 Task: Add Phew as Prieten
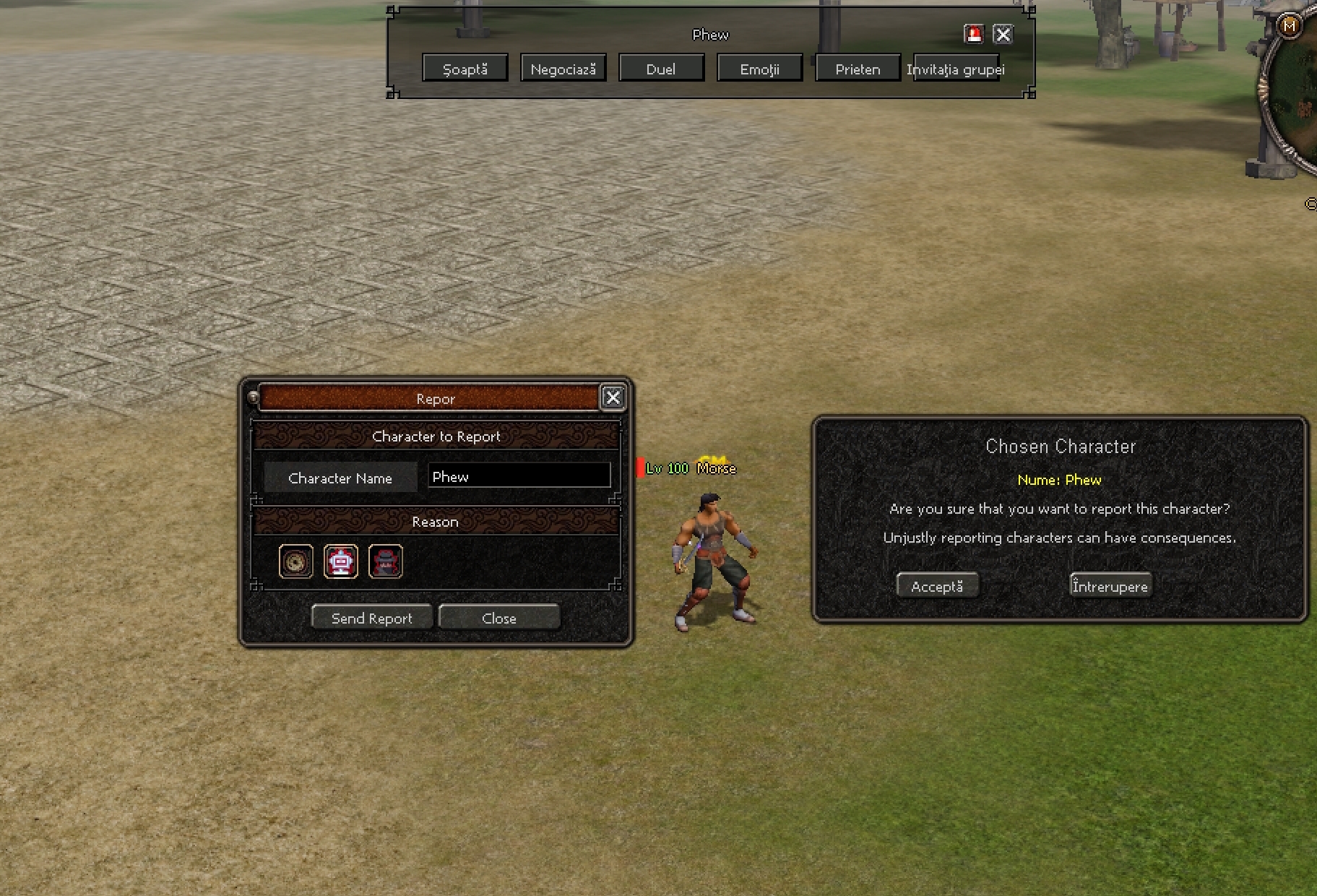point(857,67)
